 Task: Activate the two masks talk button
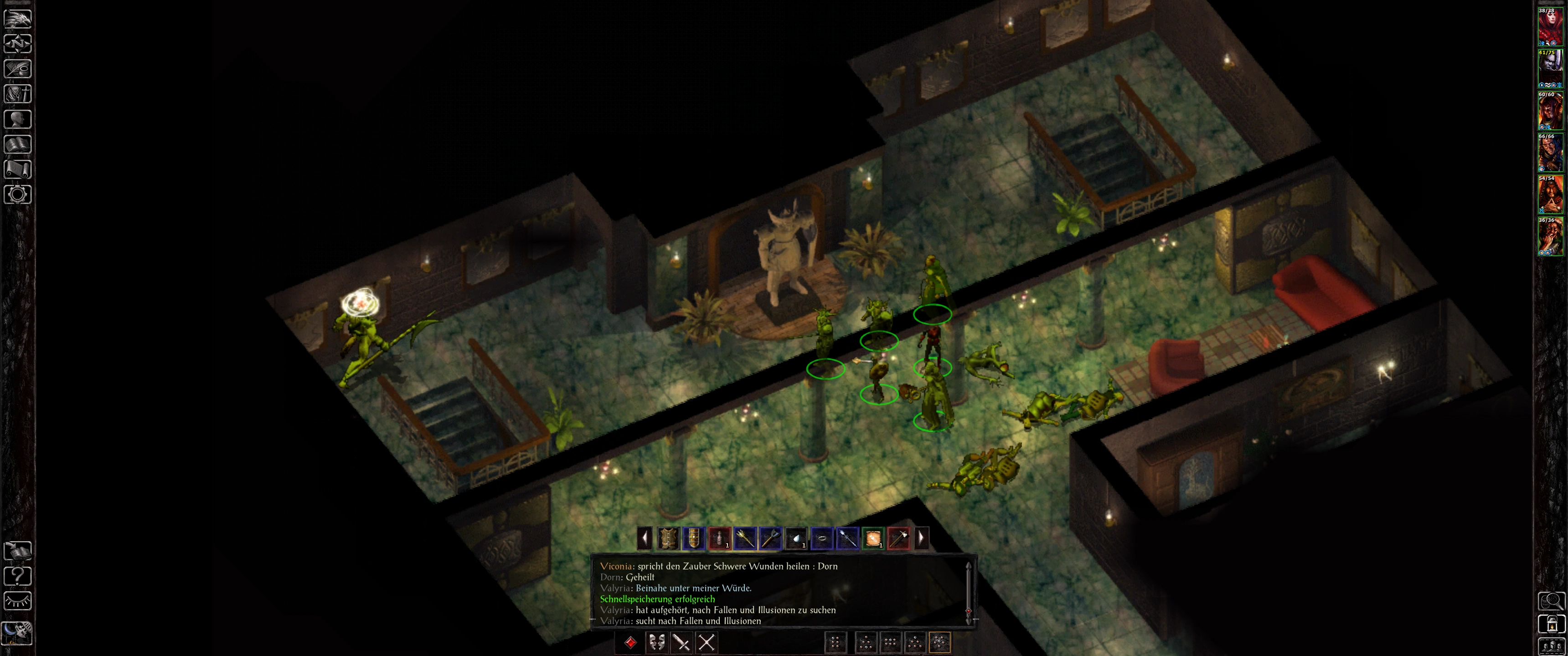[656, 643]
